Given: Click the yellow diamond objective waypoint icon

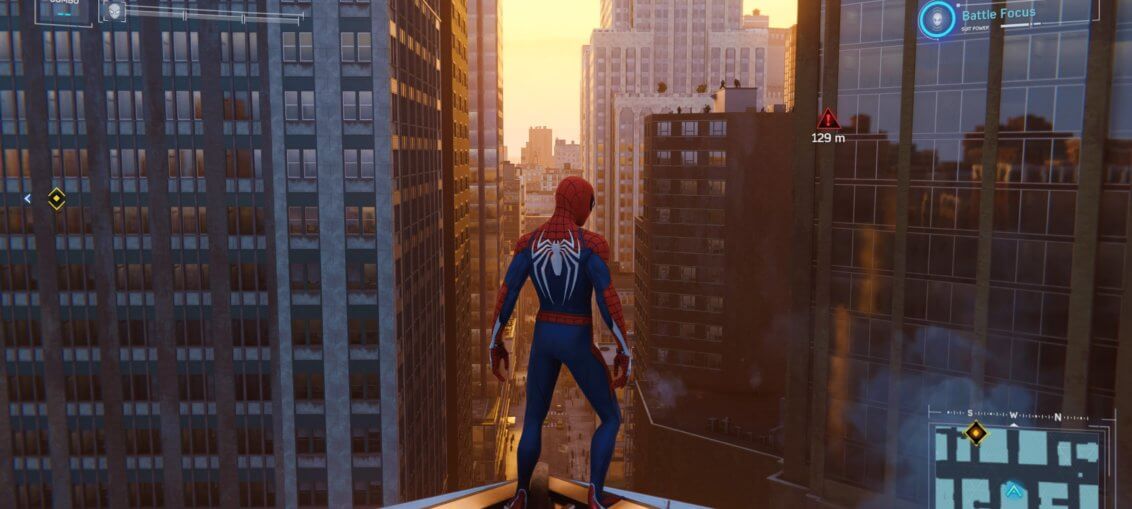Looking at the screenshot, I should [x=57, y=199].
